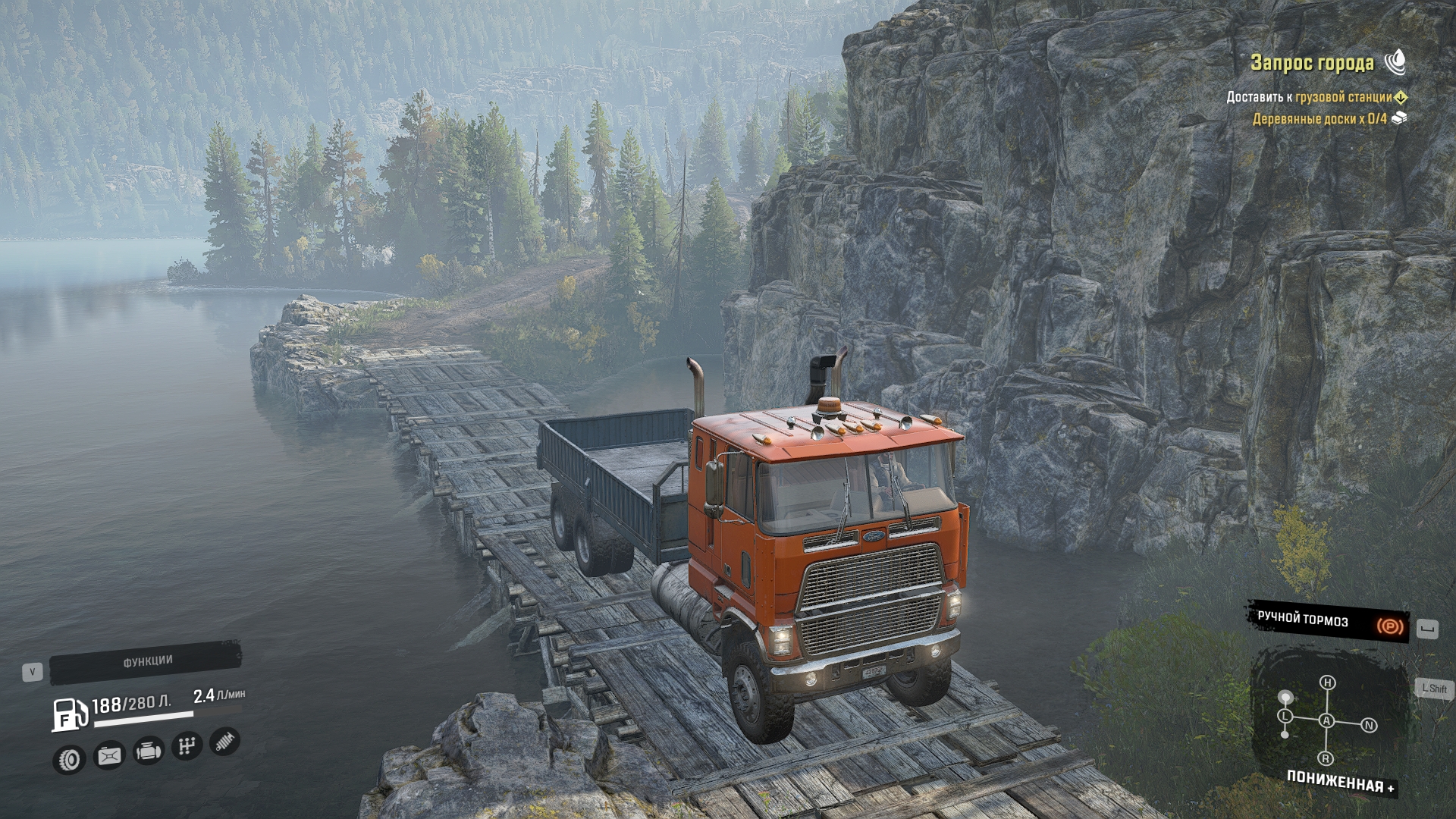
Task: Select the fuel tank damage icon
Action: pos(109,755)
